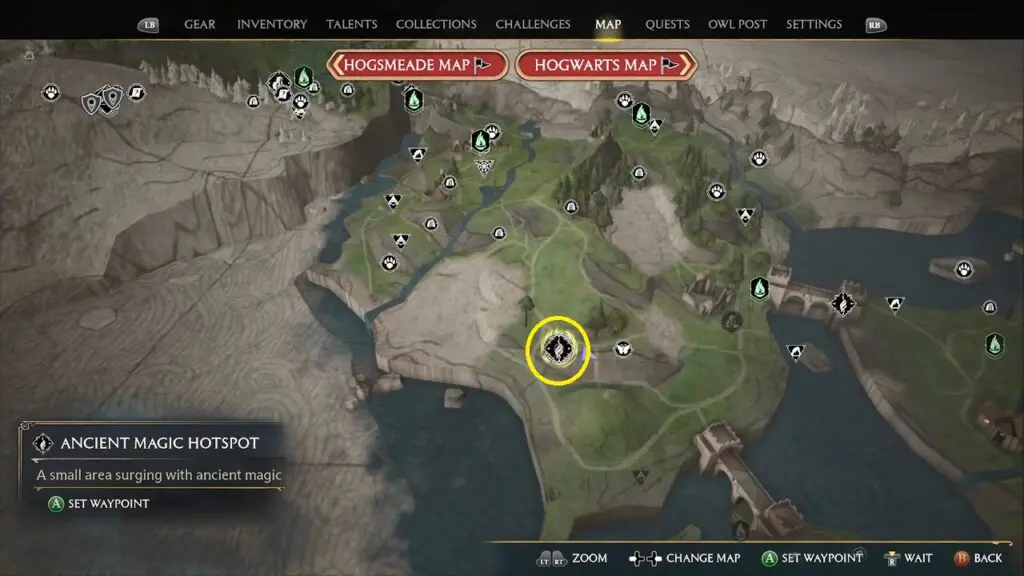Go to the Owl Post tab
Screen dimensions: 1024x576
(737, 24)
